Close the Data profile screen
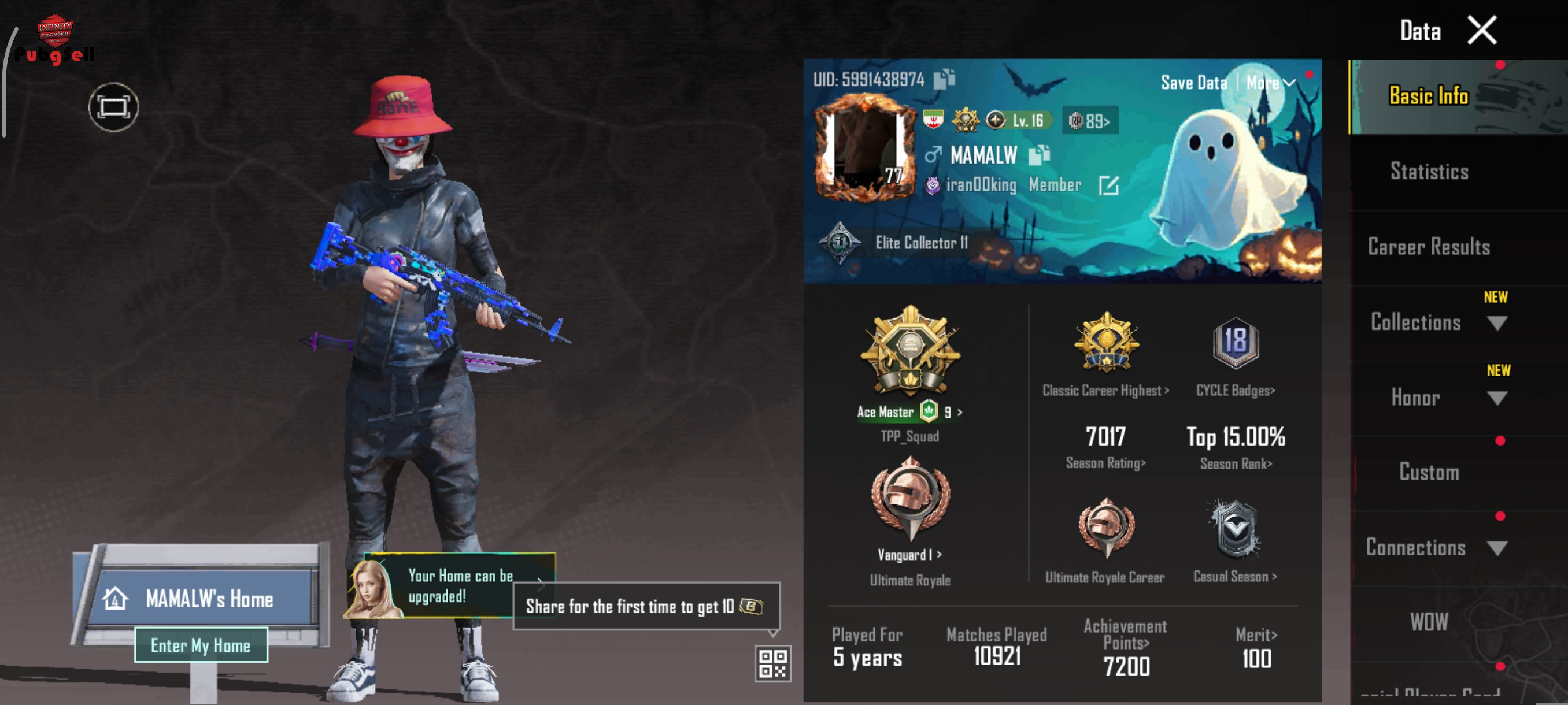Image resolution: width=1568 pixels, height=705 pixels. (1482, 31)
